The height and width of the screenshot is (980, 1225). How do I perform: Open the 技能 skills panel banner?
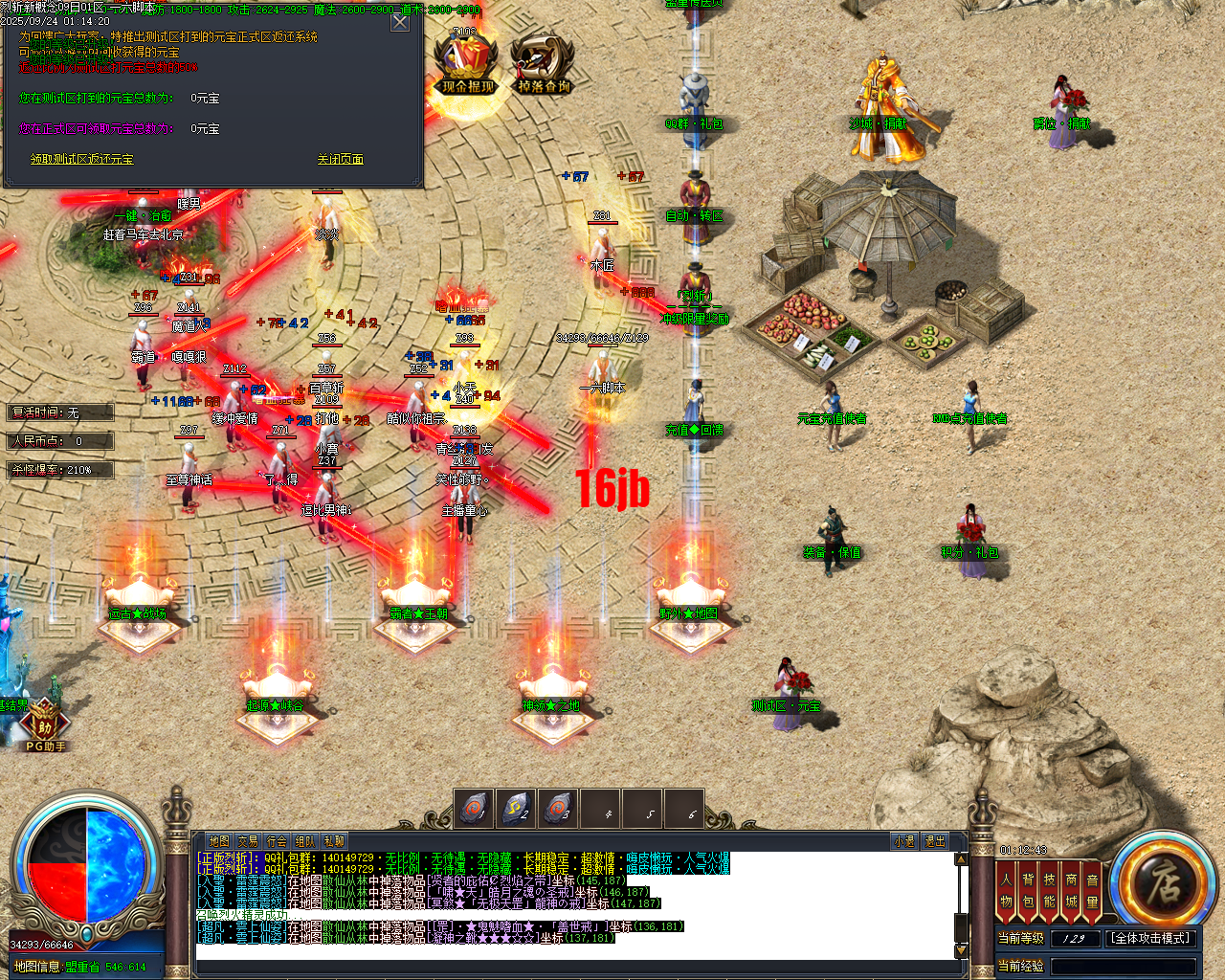click(x=1050, y=889)
